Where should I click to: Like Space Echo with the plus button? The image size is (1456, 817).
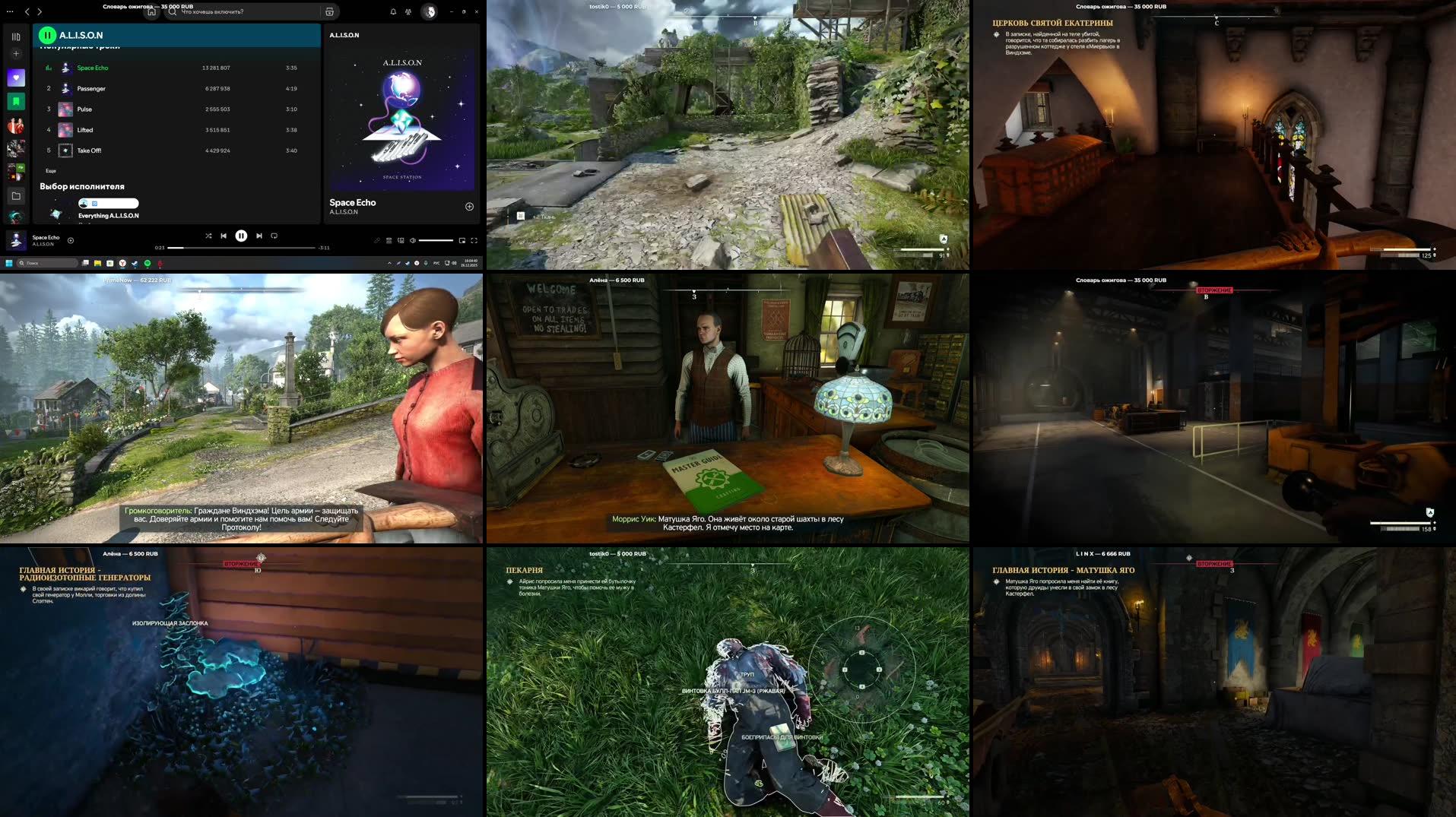[468, 205]
